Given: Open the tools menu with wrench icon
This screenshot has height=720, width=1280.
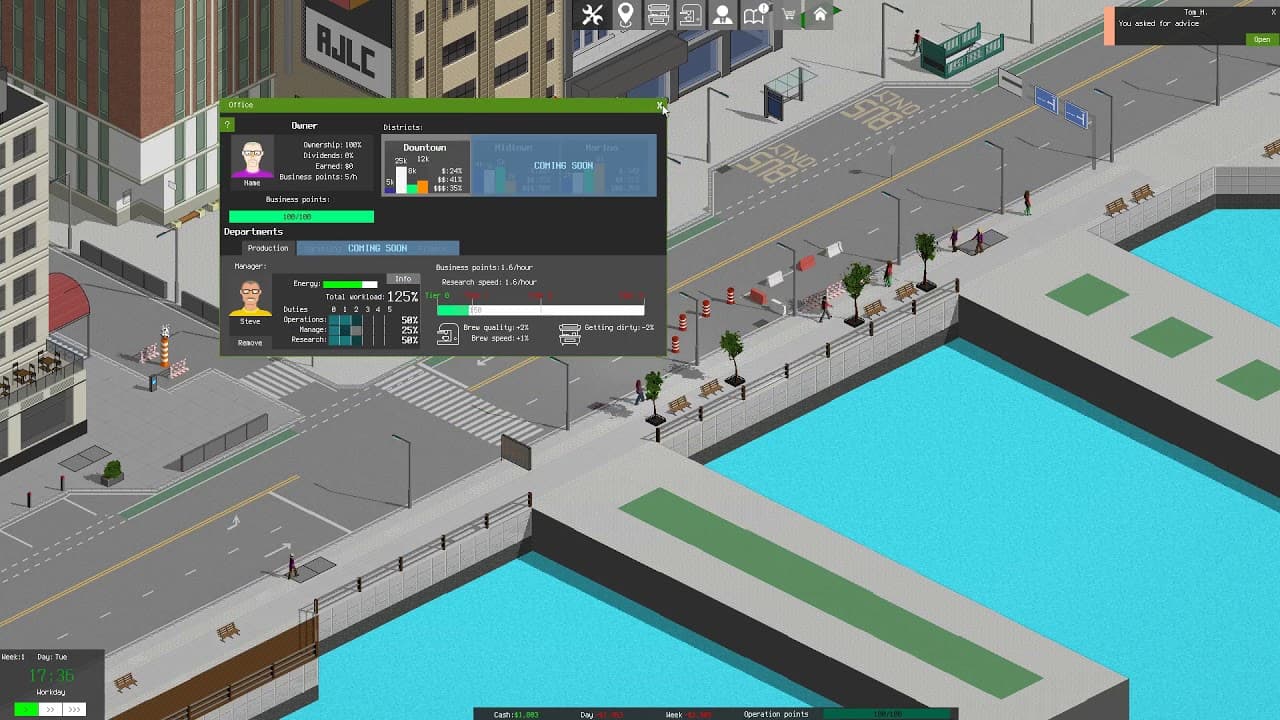Looking at the screenshot, I should (x=592, y=15).
